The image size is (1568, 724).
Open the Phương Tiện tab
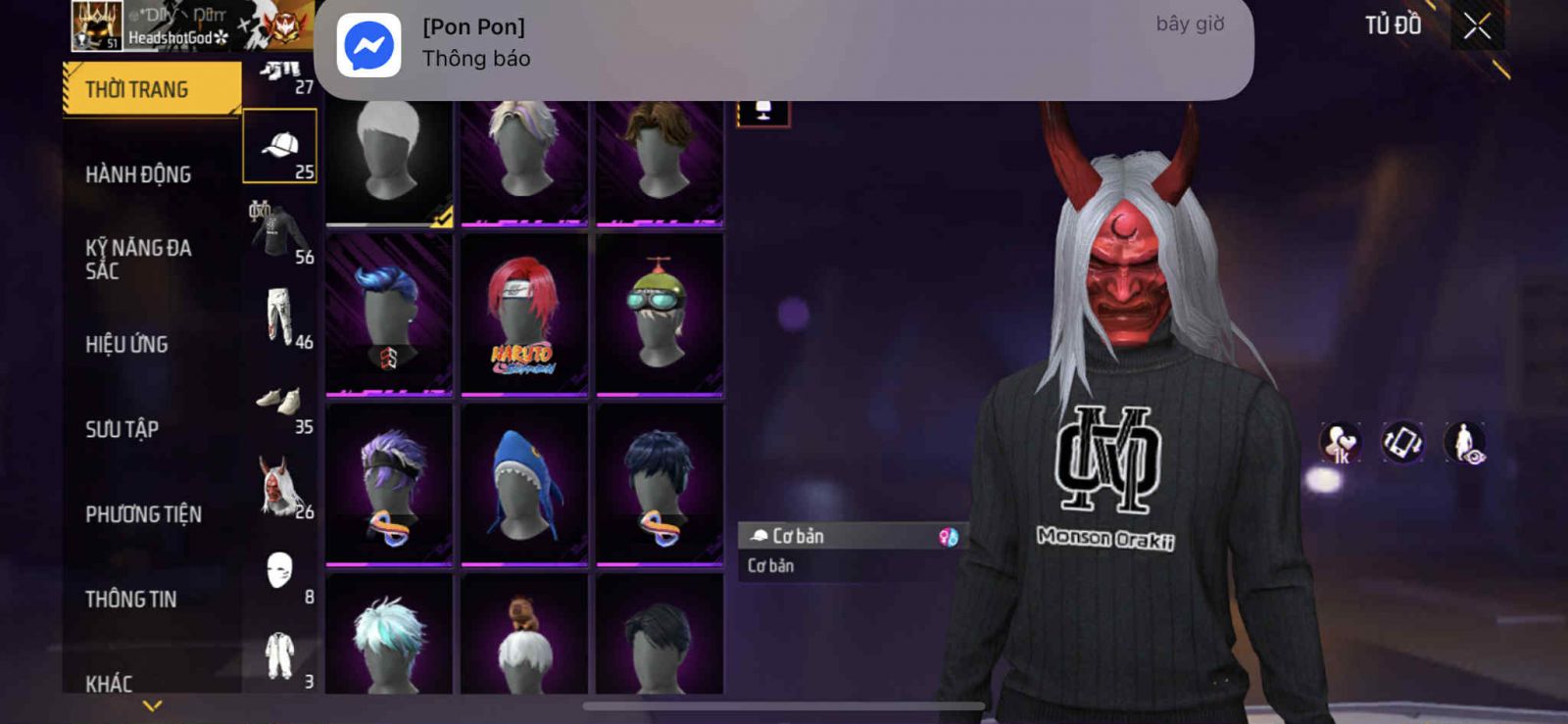coord(143,514)
